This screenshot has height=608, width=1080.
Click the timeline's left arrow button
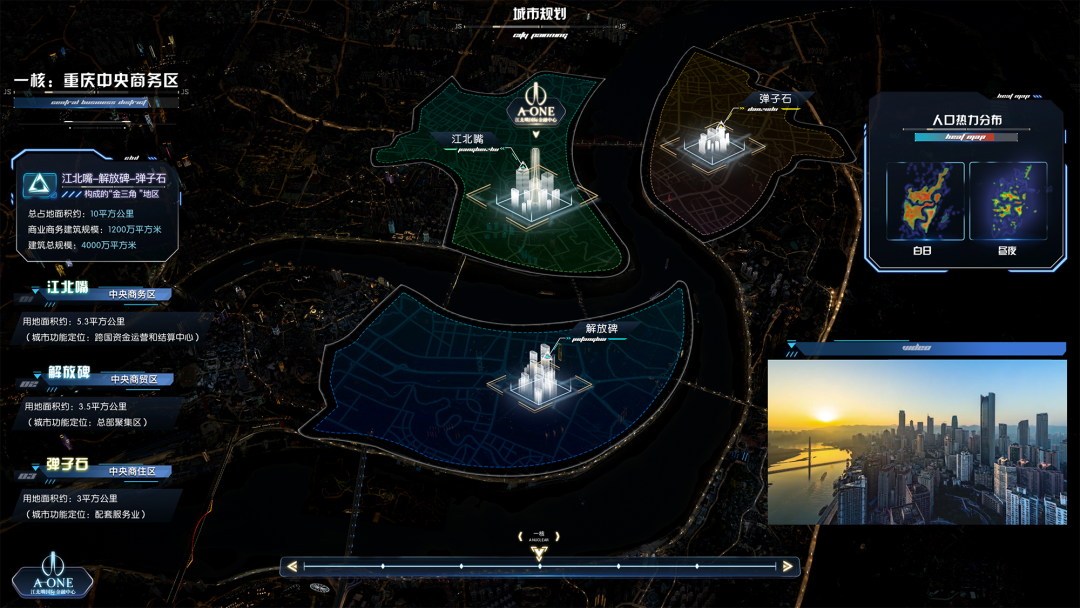click(x=291, y=567)
